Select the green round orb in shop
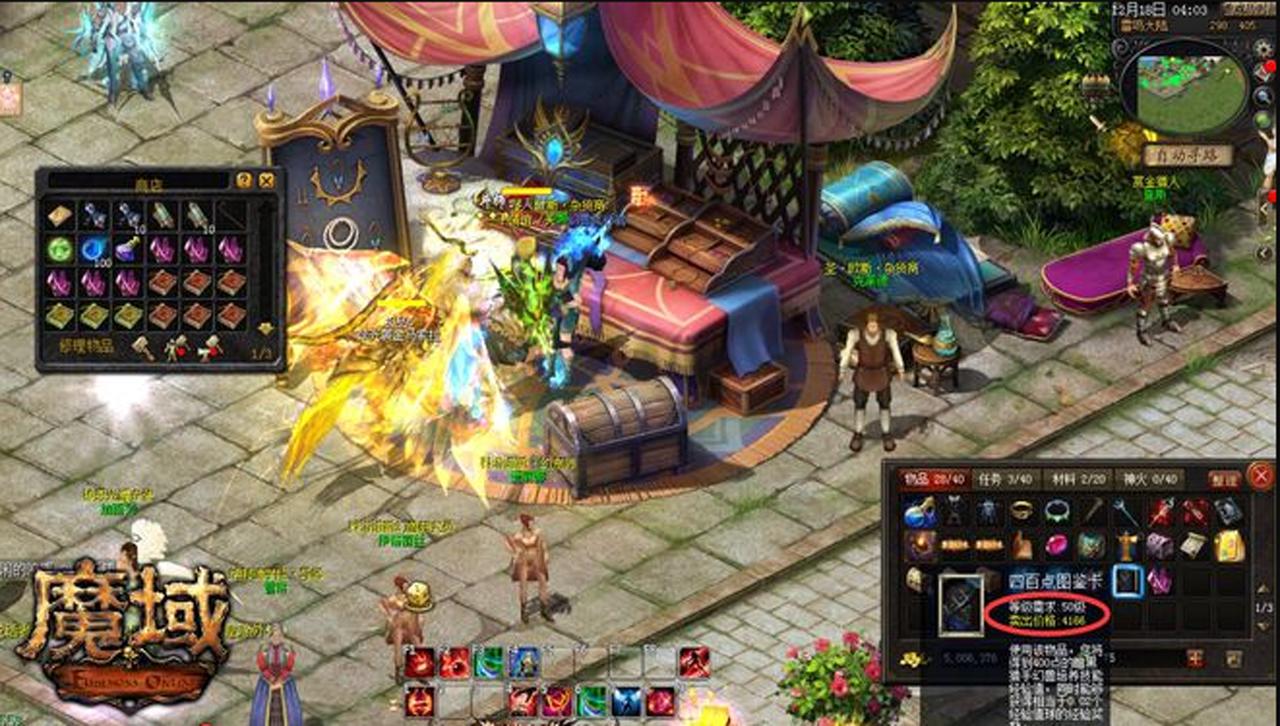 pos(60,249)
